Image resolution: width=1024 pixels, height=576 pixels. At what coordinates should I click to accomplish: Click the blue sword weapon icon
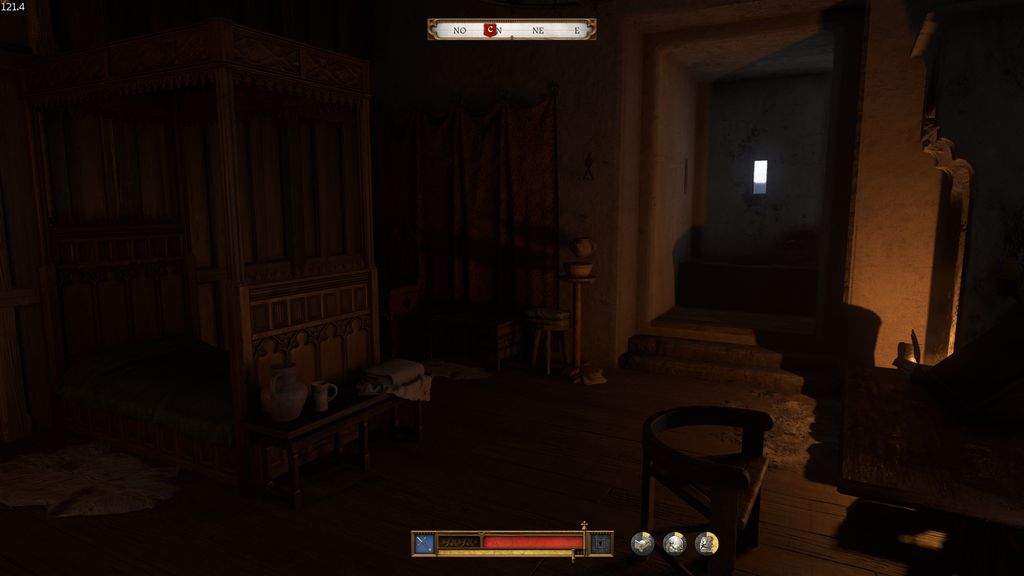click(425, 543)
